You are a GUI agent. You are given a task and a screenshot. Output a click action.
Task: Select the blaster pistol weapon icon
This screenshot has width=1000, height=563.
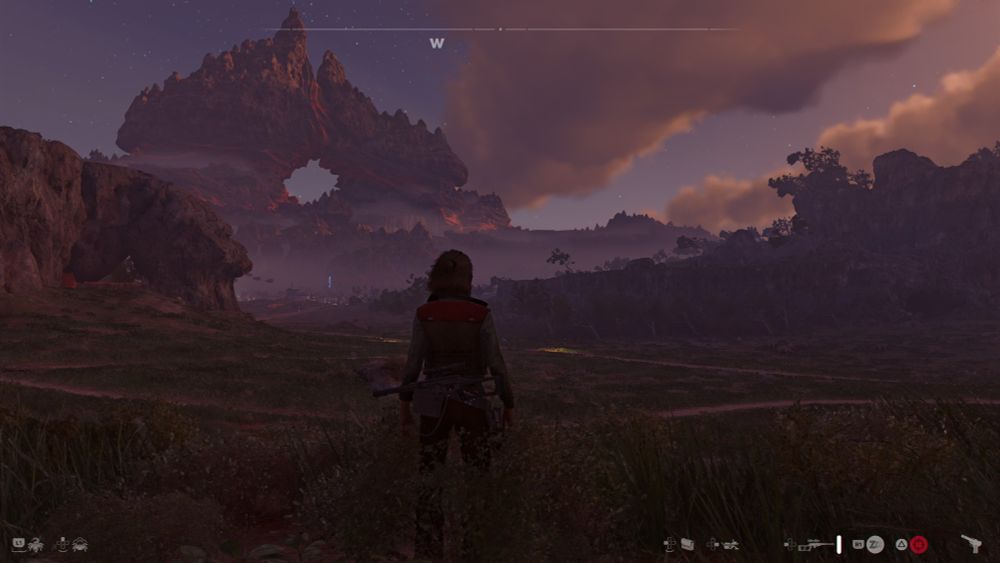(971, 544)
